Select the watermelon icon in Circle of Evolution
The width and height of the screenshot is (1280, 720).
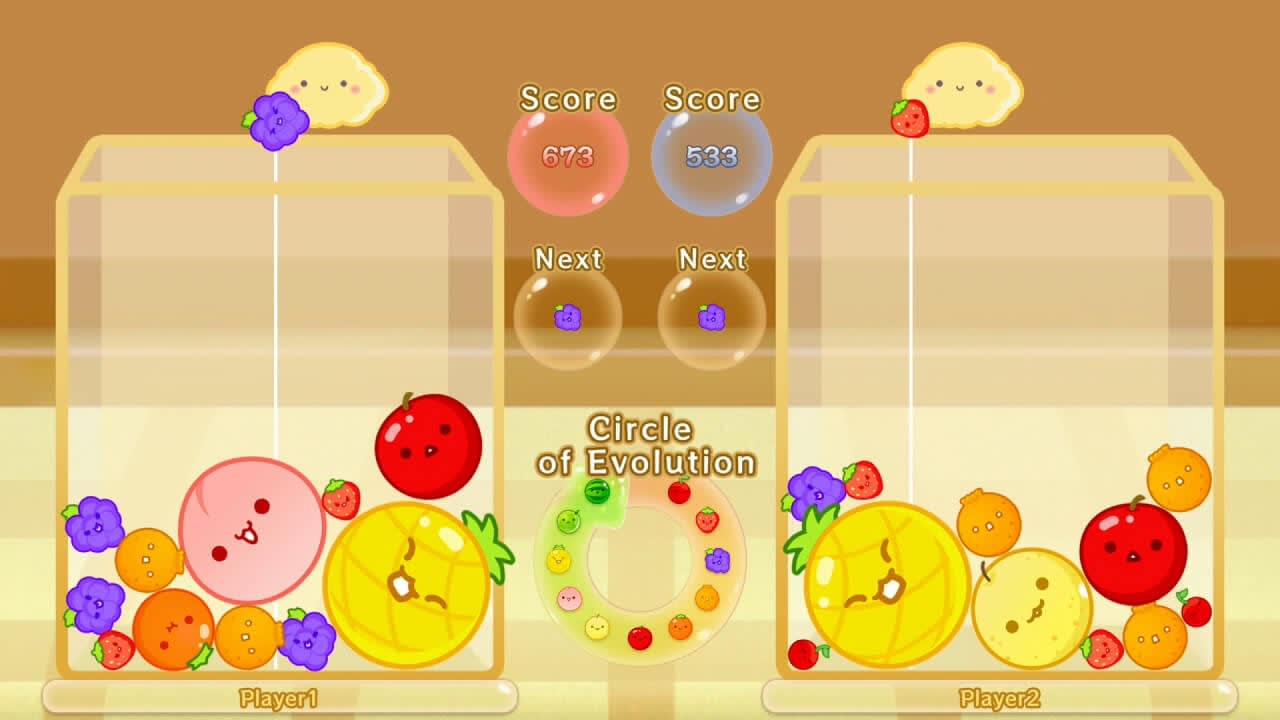point(595,490)
